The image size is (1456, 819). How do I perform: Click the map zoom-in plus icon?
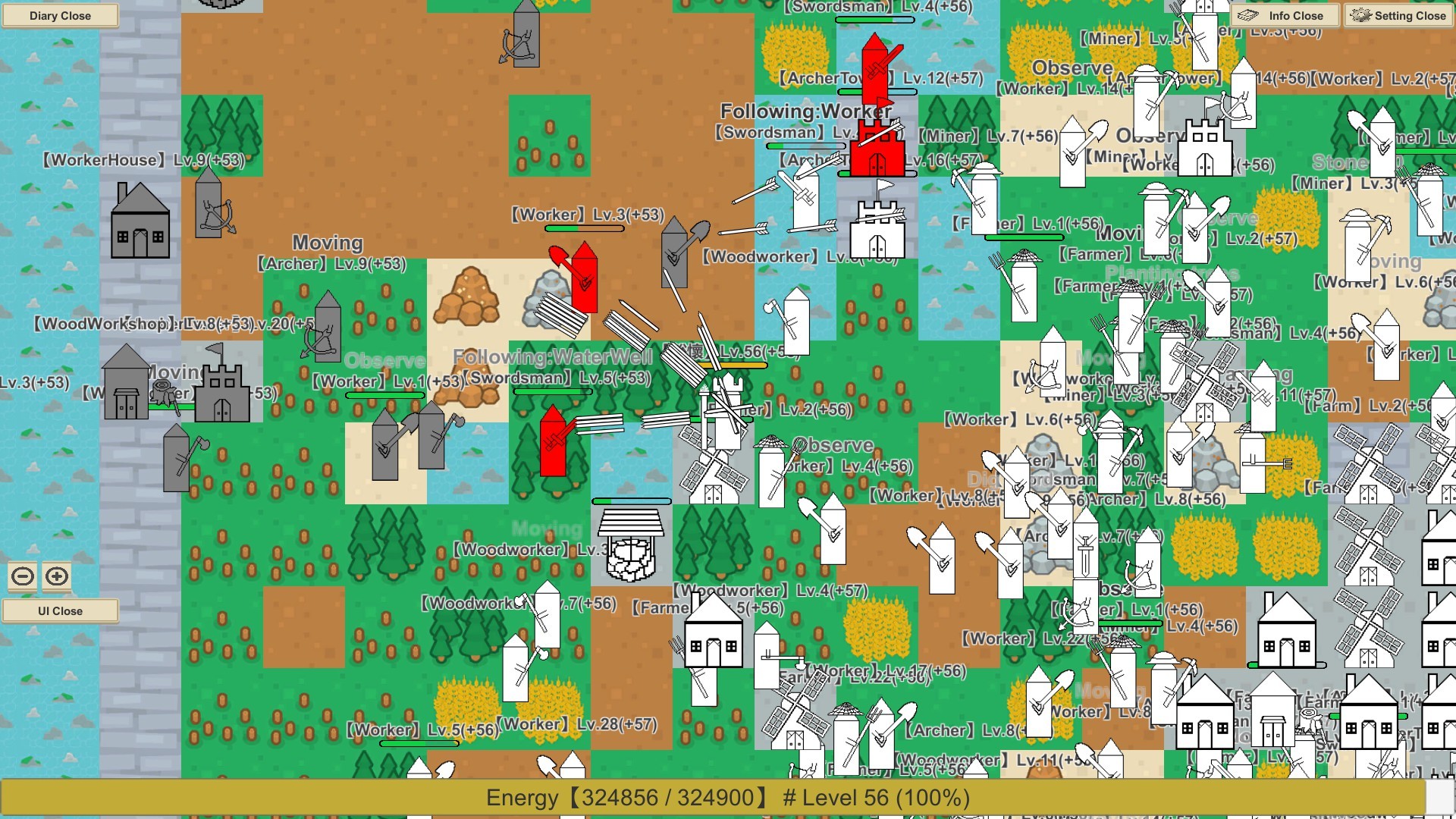55,576
